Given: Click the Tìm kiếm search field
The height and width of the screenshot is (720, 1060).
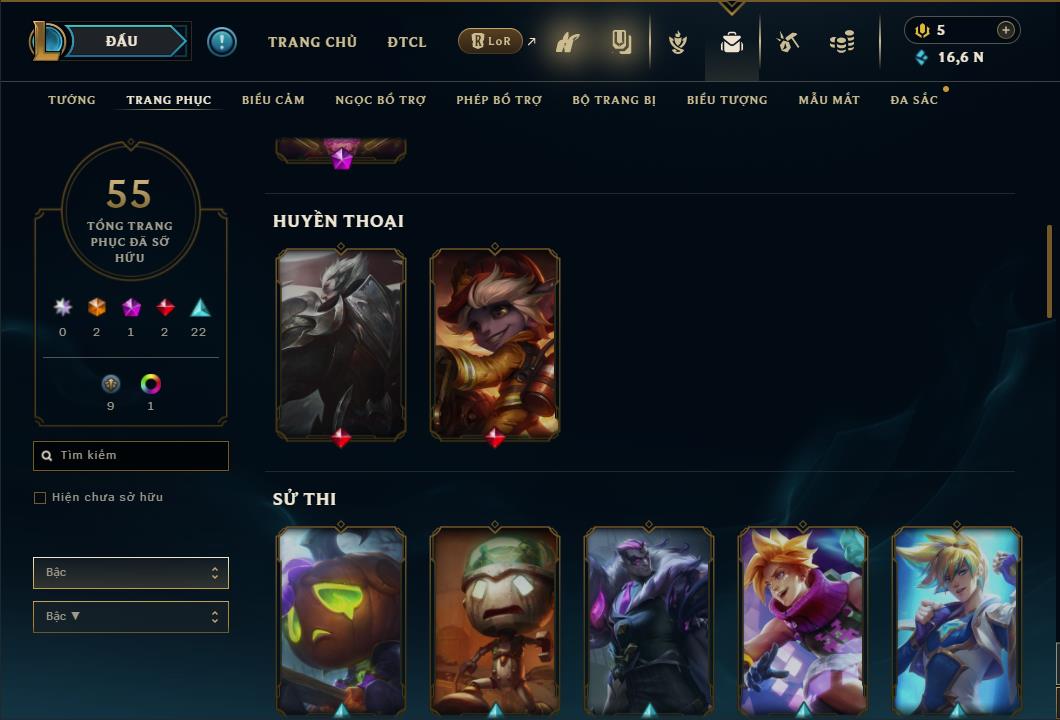Looking at the screenshot, I should (x=131, y=456).
